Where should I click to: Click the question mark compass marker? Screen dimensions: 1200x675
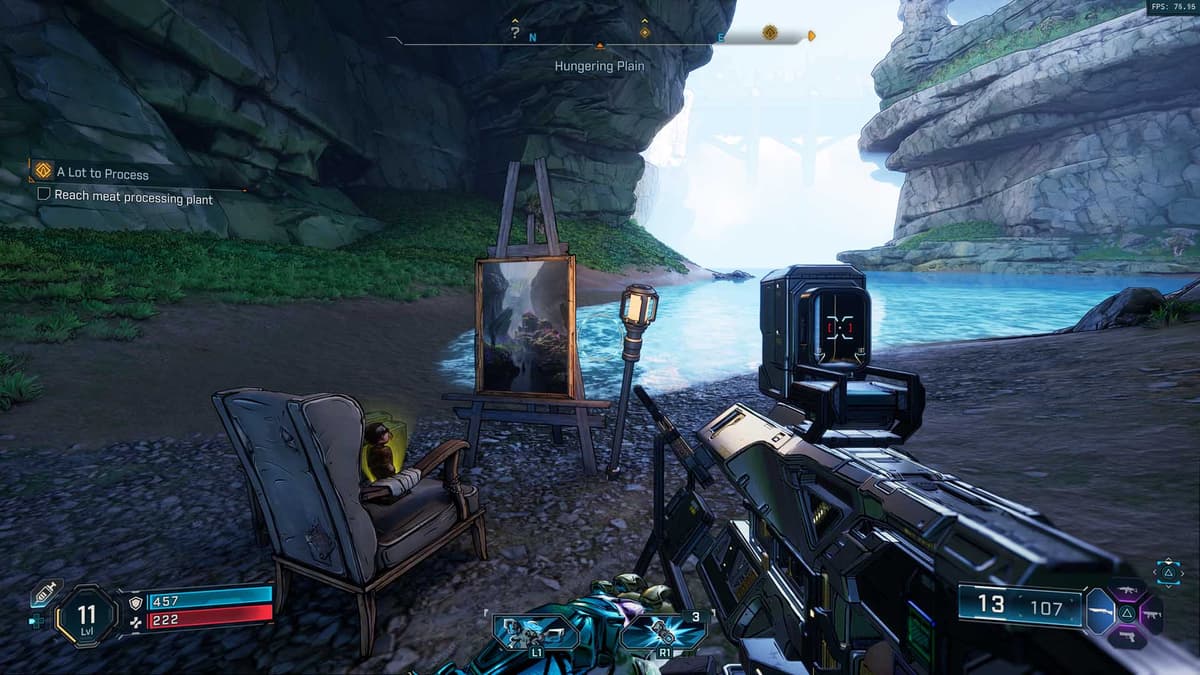pos(515,32)
